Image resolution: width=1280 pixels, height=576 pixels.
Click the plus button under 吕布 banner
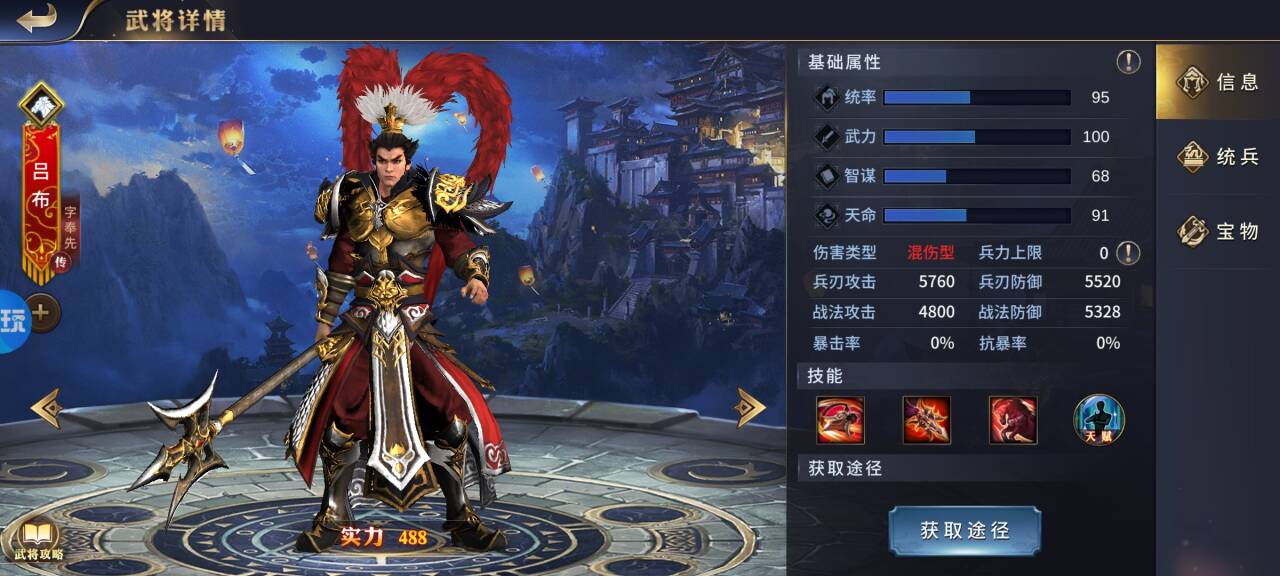41,313
